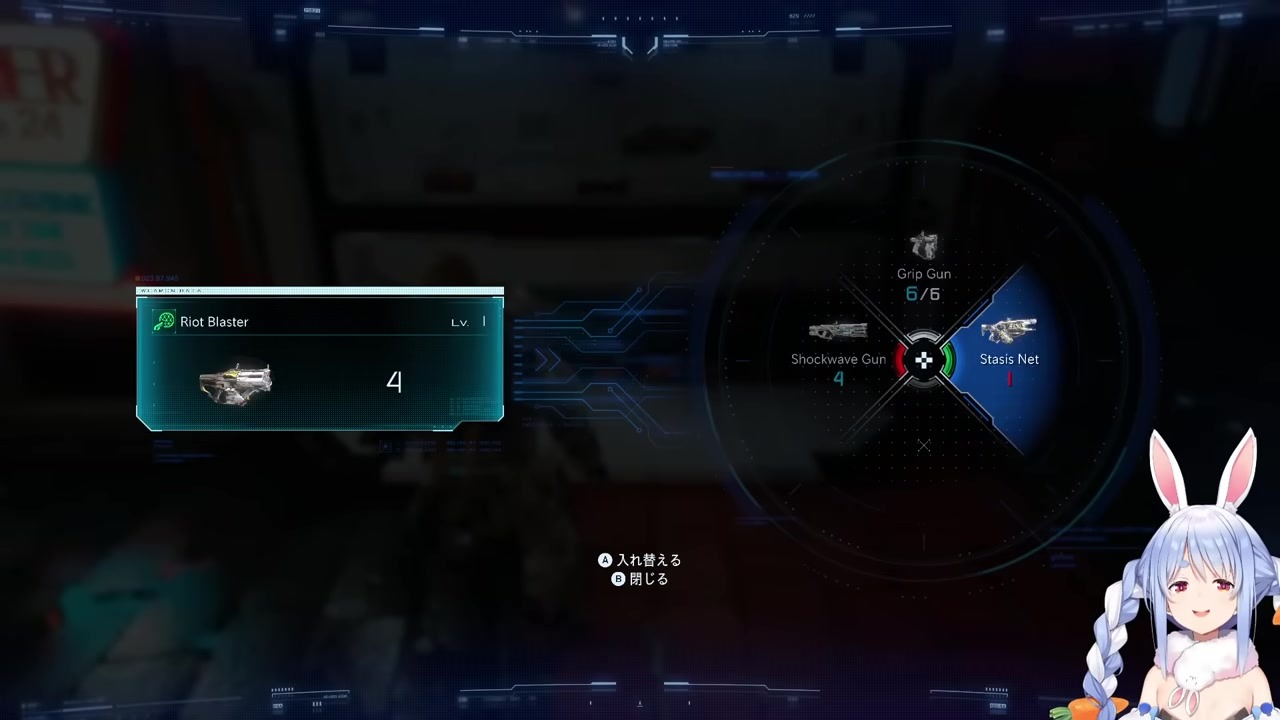1280x720 pixels.
Task: Pick the Stasis Net weapon slot
Action: pos(1008,352)
